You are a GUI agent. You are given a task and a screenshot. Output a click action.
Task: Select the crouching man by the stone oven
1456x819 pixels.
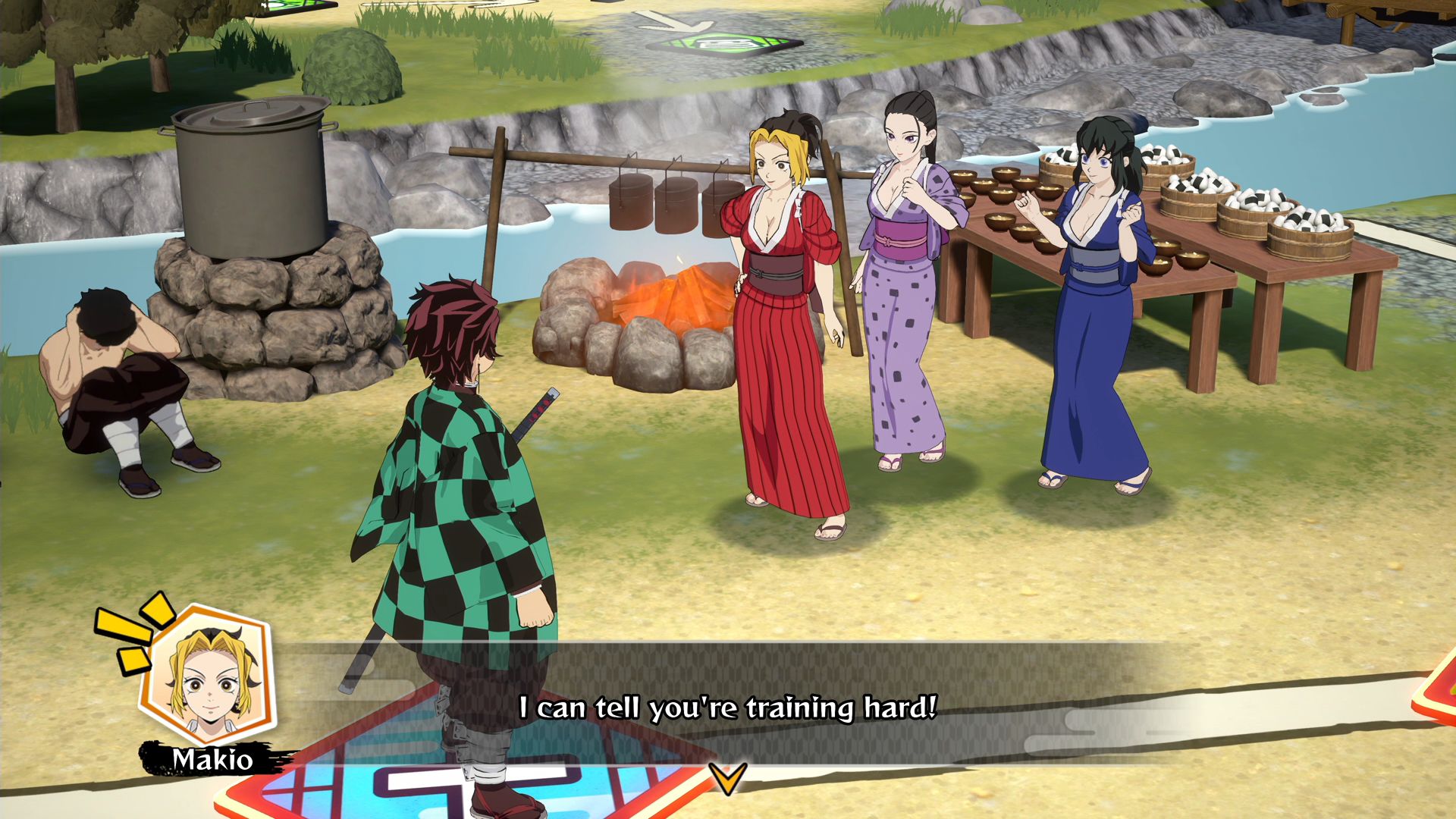114,379
